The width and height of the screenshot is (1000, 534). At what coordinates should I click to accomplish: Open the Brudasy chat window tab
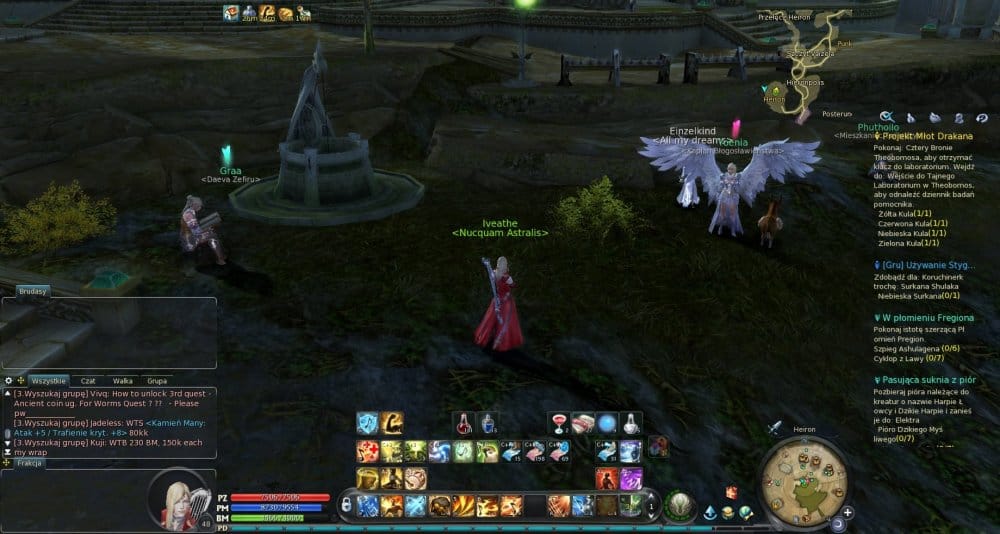(x=33, y=291)
